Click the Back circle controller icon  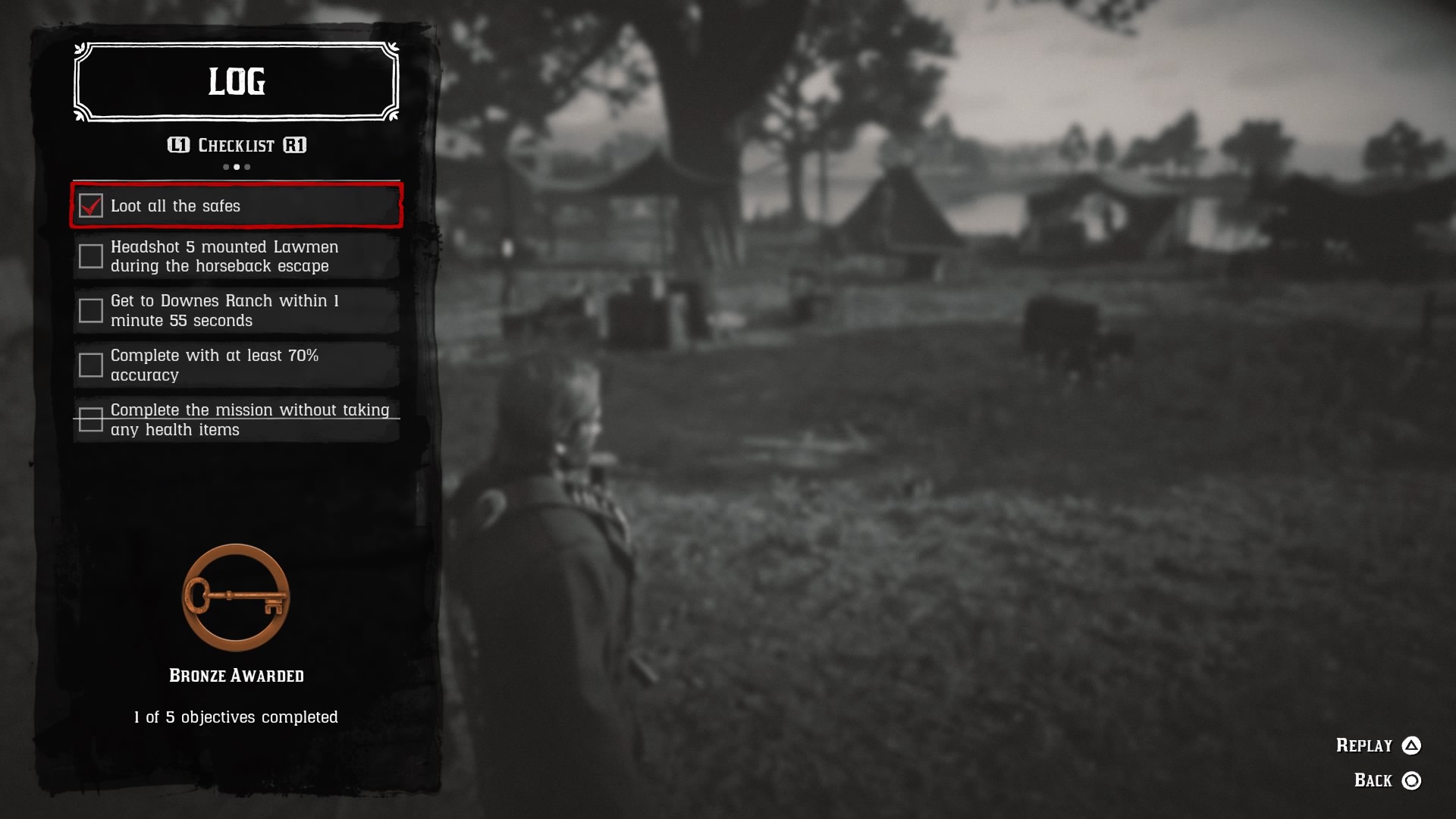[1412, 779]
